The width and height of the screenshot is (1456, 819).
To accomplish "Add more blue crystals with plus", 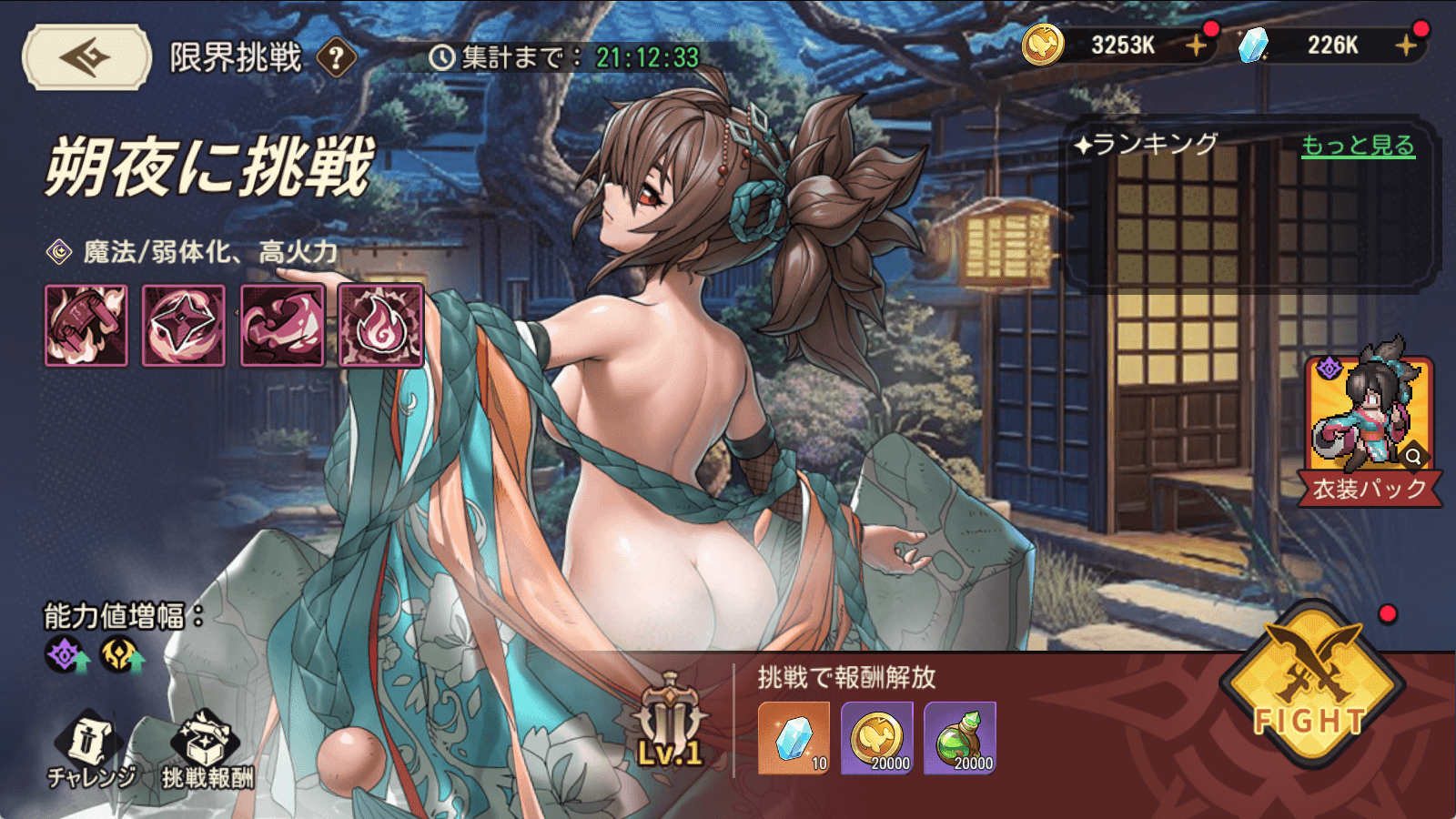I will click(1406, 45).
